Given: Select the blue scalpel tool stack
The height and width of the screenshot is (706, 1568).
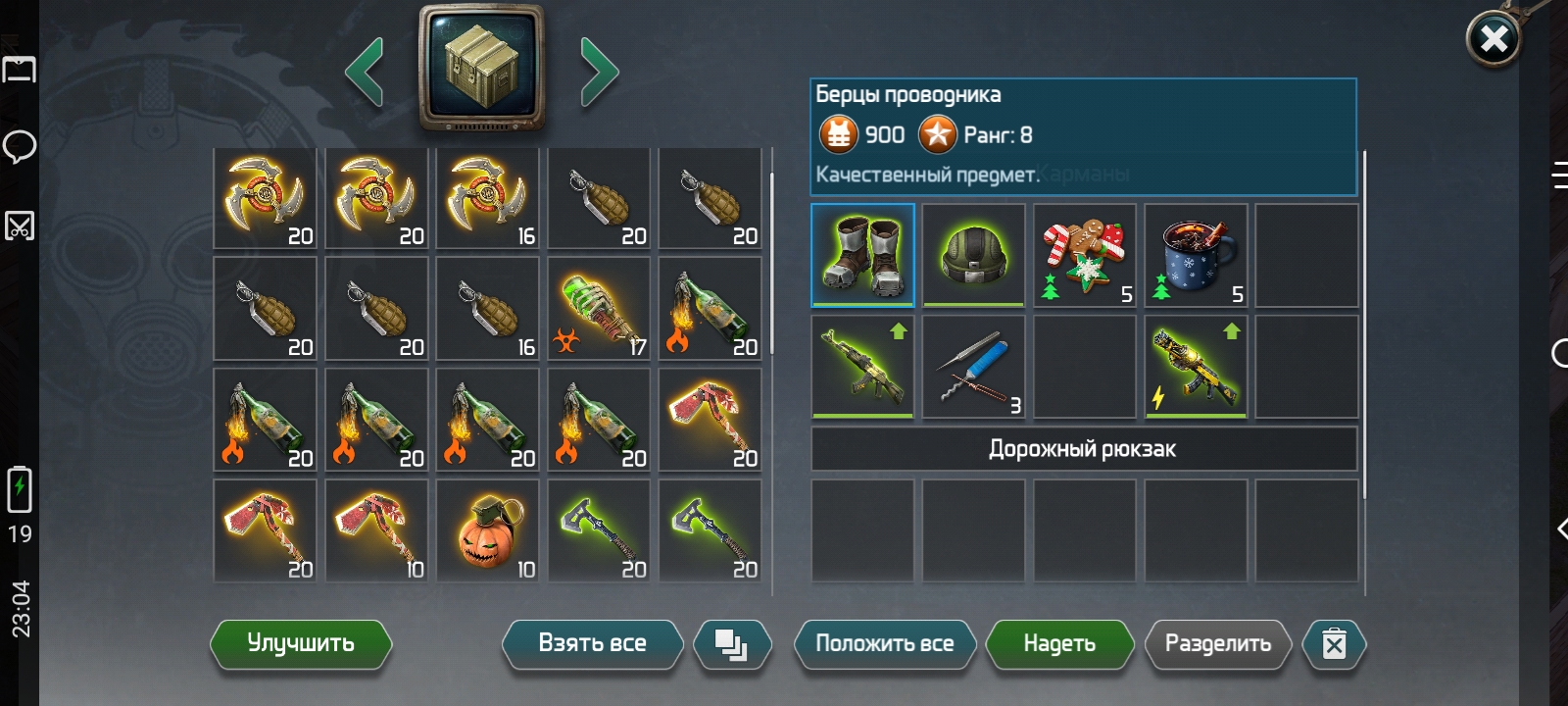Looking at the screenshot, I should pyautogui.click(x=973, y=367).
